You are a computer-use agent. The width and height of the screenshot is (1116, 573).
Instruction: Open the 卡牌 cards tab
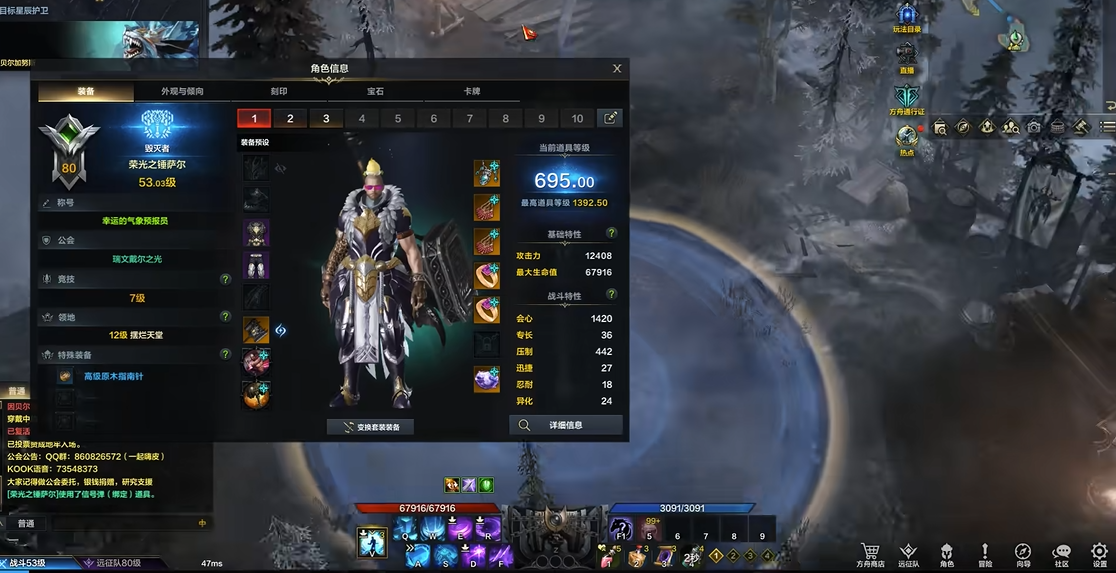click(471, 91)
